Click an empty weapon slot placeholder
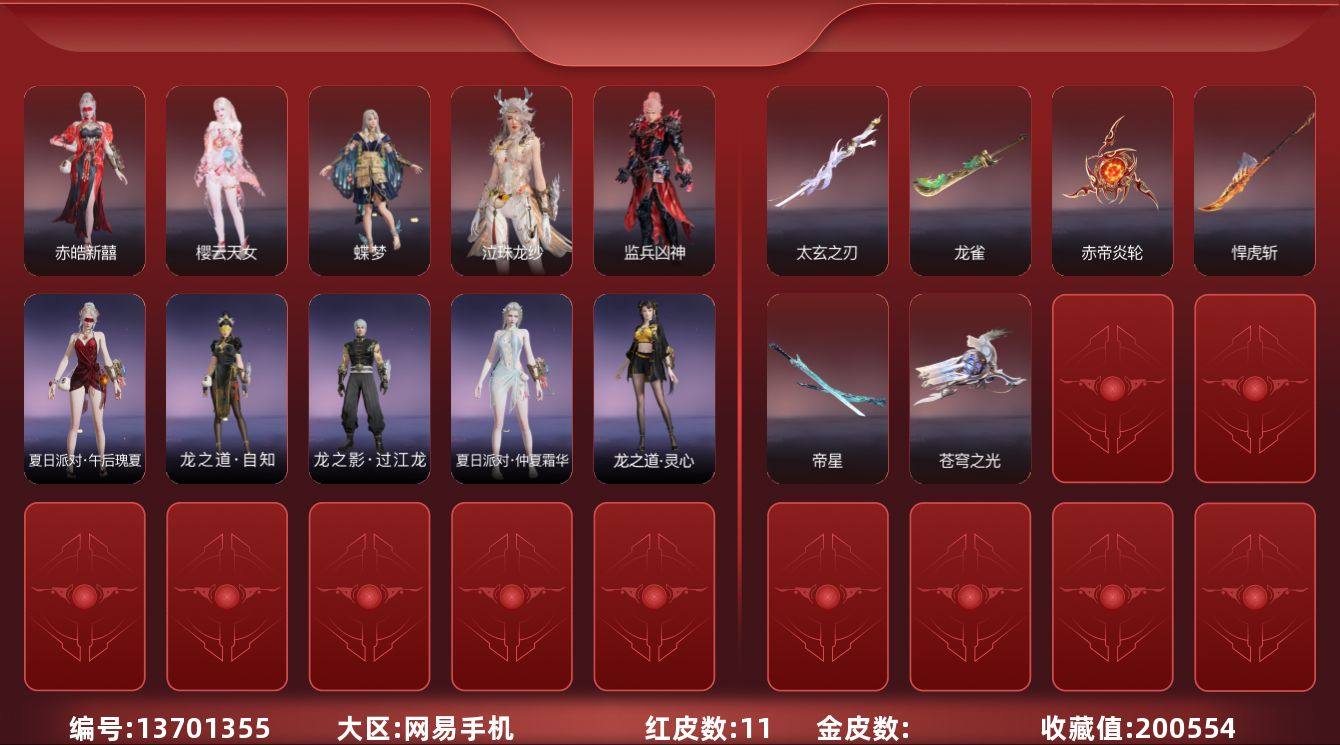Viewport: 1340px width, 745px height. (x=1111, y=389)
